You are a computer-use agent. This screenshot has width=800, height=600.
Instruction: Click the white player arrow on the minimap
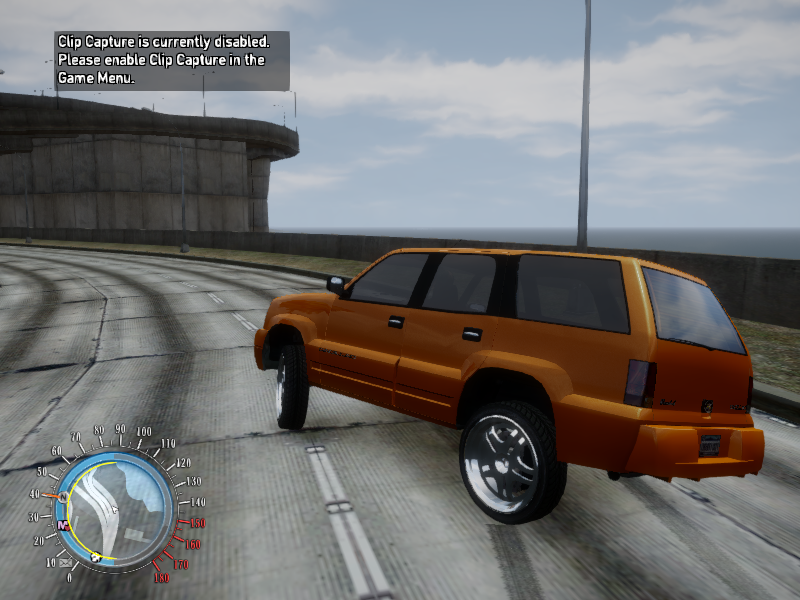pyautogui.click(x=116, y=511)
